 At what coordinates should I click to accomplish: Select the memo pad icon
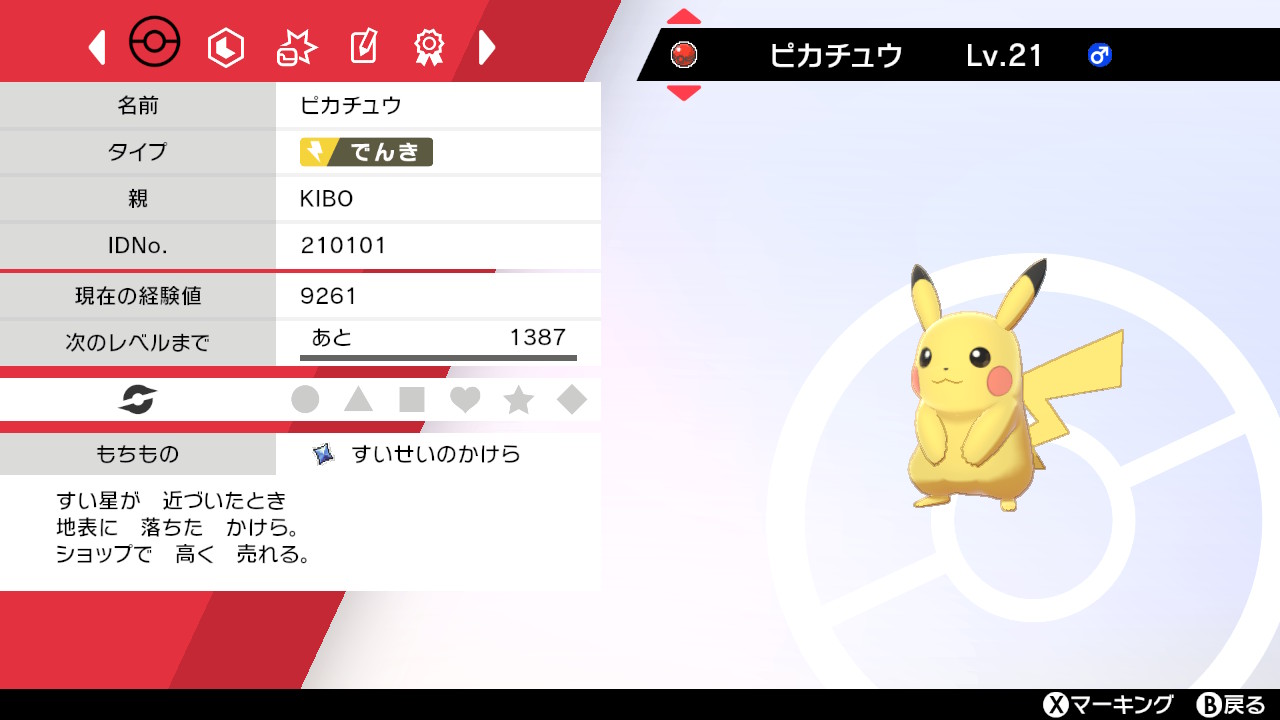click(x=362, y=45)
